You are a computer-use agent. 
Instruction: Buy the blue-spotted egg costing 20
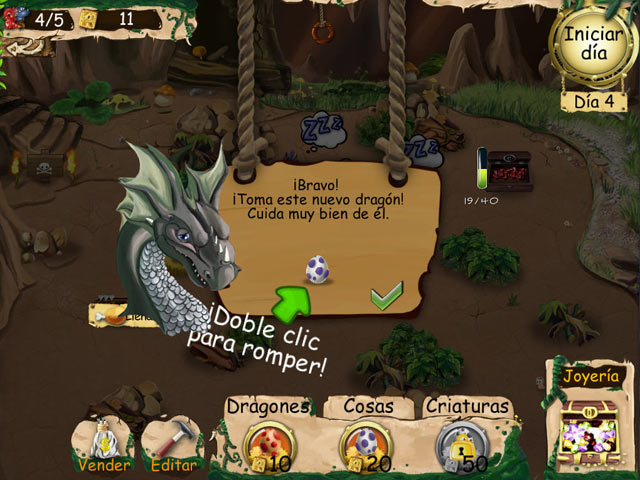pyautogui.click(x=363, y=445)
